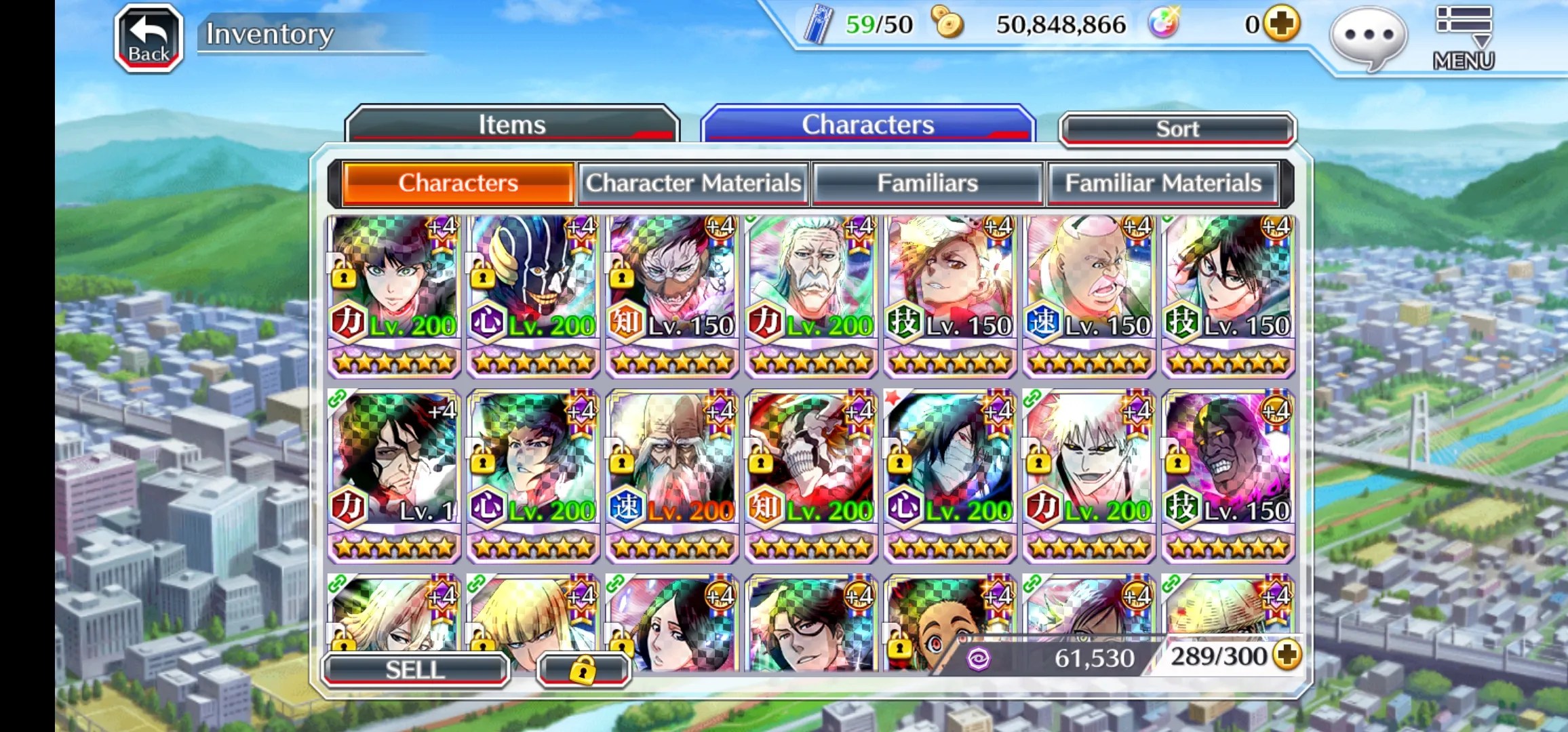Screen dimensions: 1568x732
Task: Open the Character Materials sub-tab
Action: pos(693,183)
